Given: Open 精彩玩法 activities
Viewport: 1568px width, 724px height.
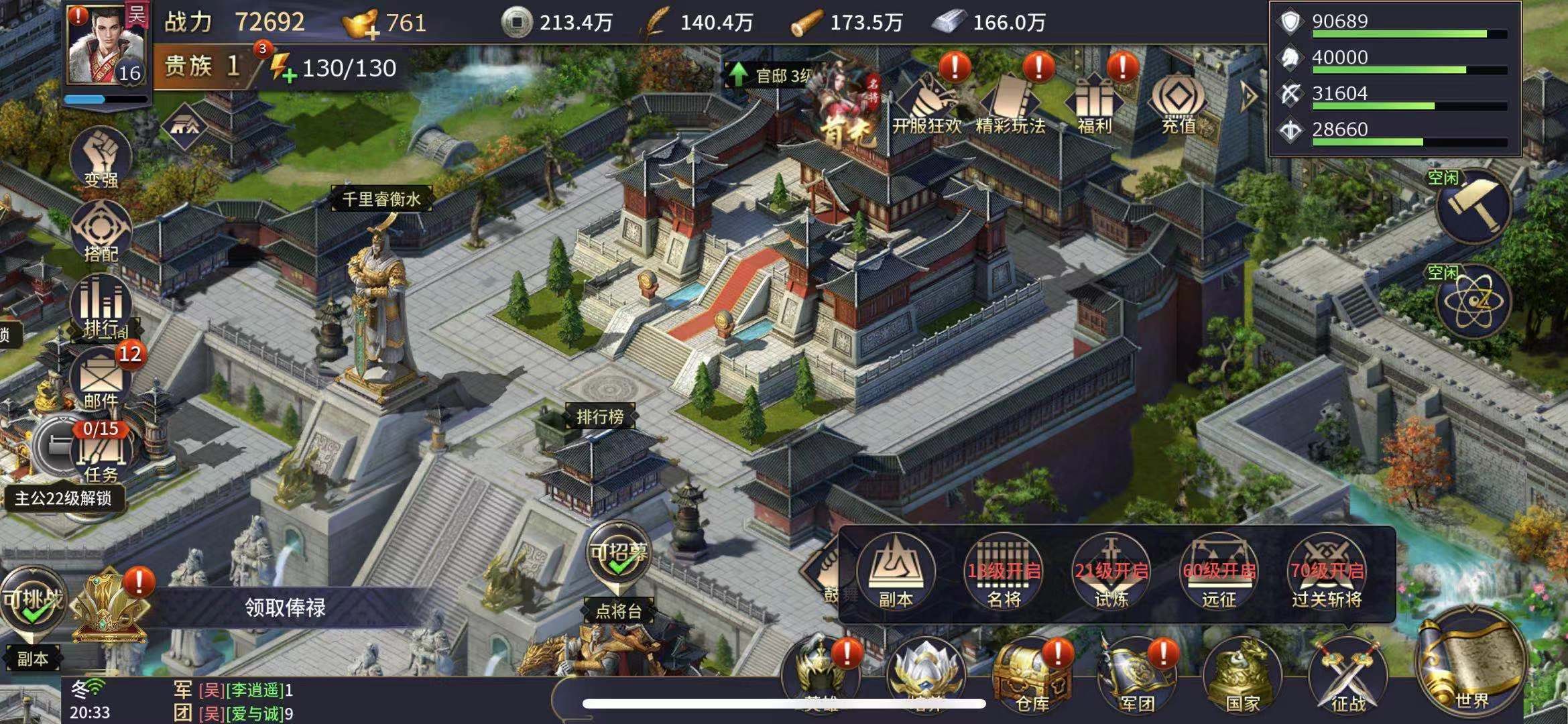Looking at the screenshot, I should pyautogui.click(x=1010, y=104).
